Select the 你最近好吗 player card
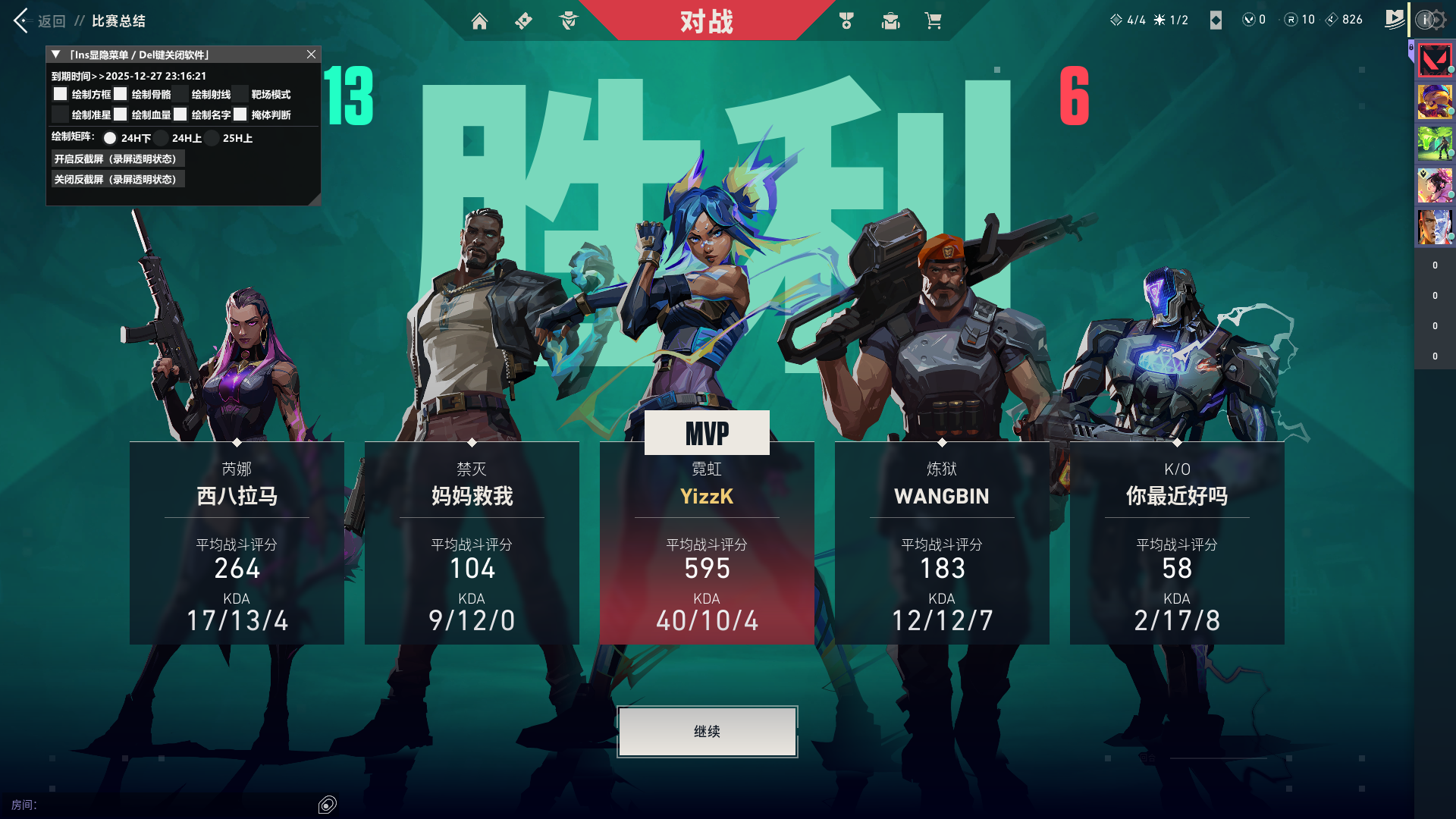1456x819 pixels. pos(1177,542)
